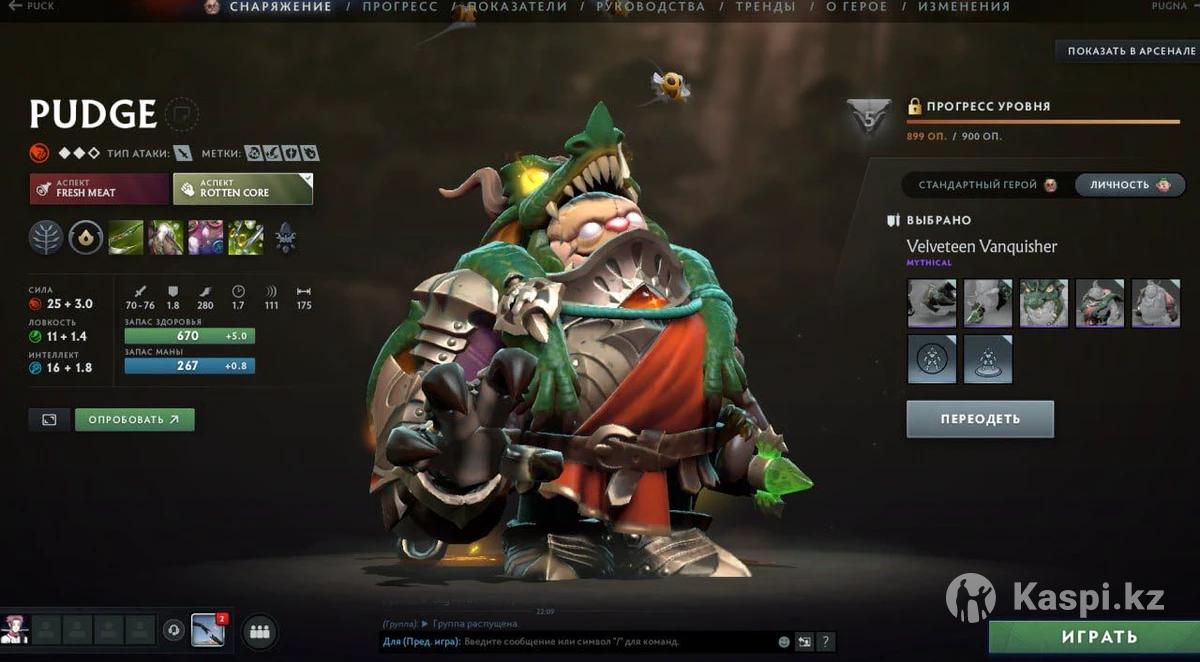Click the ПЕРЕОДЕТЬ button

tap(979, 419)
